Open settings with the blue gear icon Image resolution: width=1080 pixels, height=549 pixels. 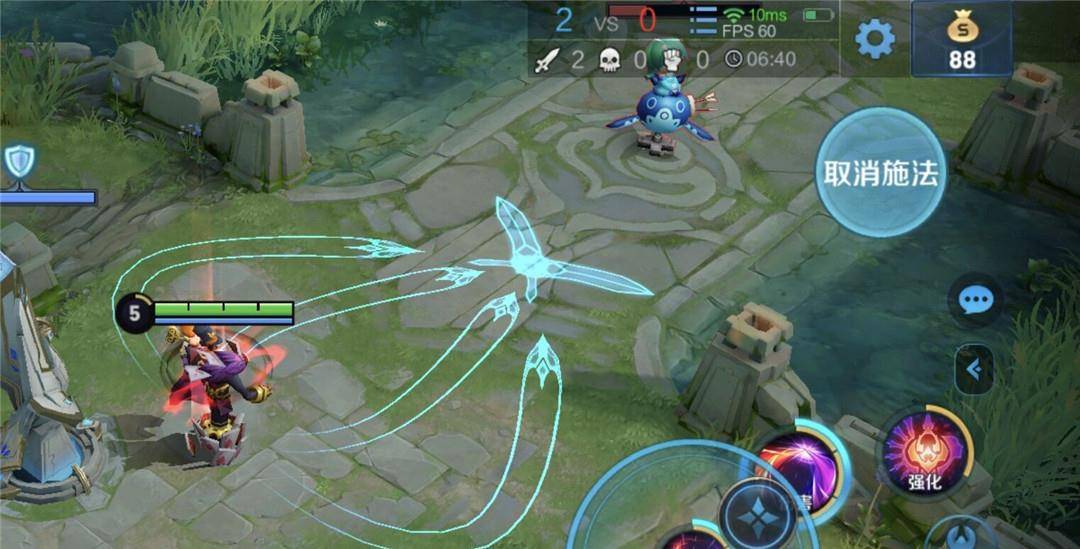tap(874, 39)
